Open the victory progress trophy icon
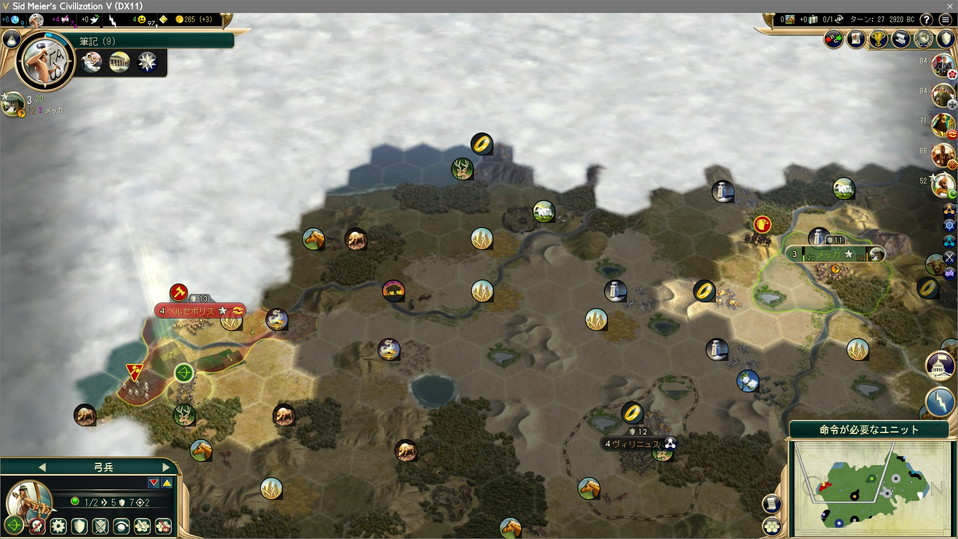 tap(879, 39)
